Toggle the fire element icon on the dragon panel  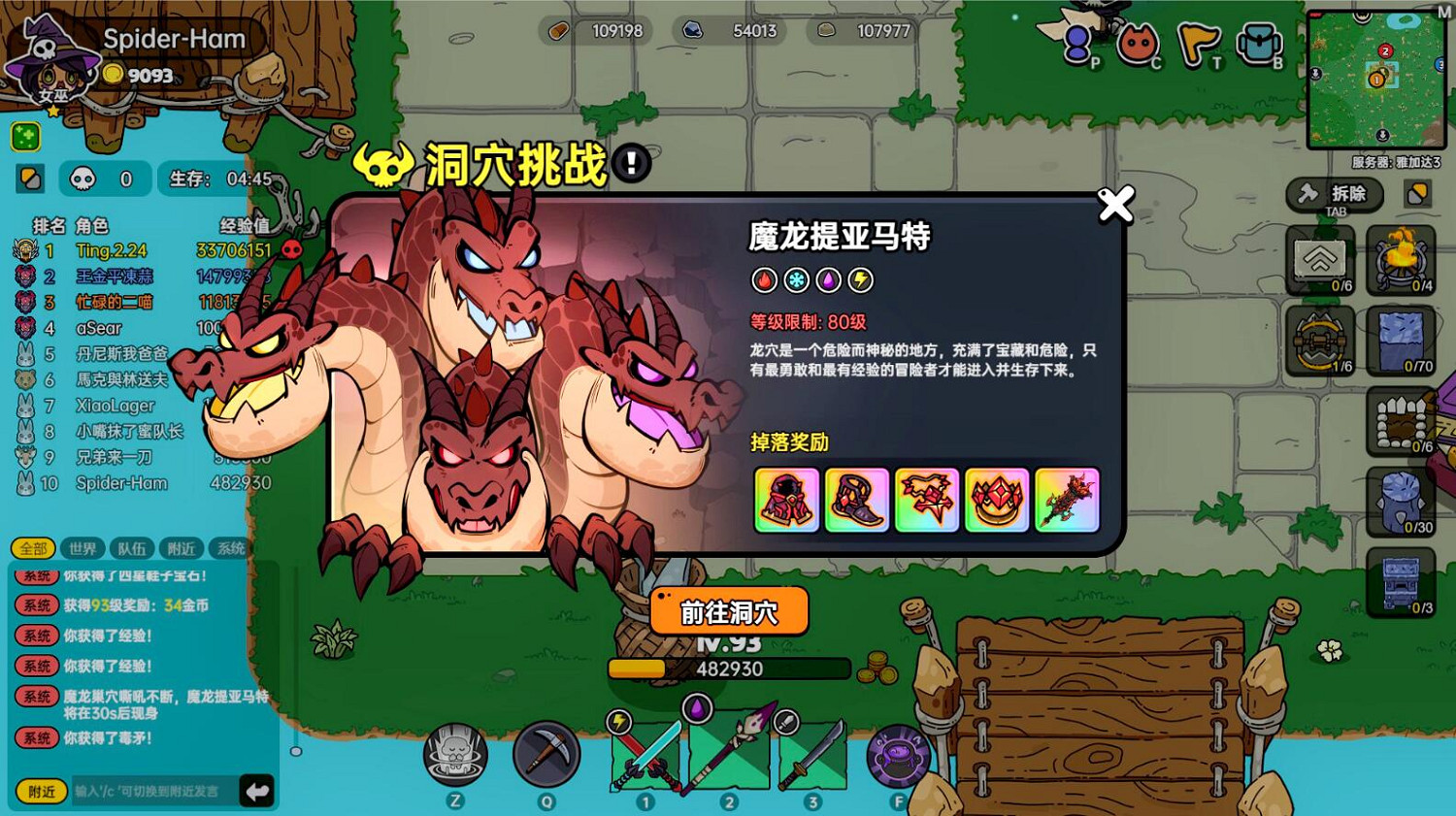(766, 280)
